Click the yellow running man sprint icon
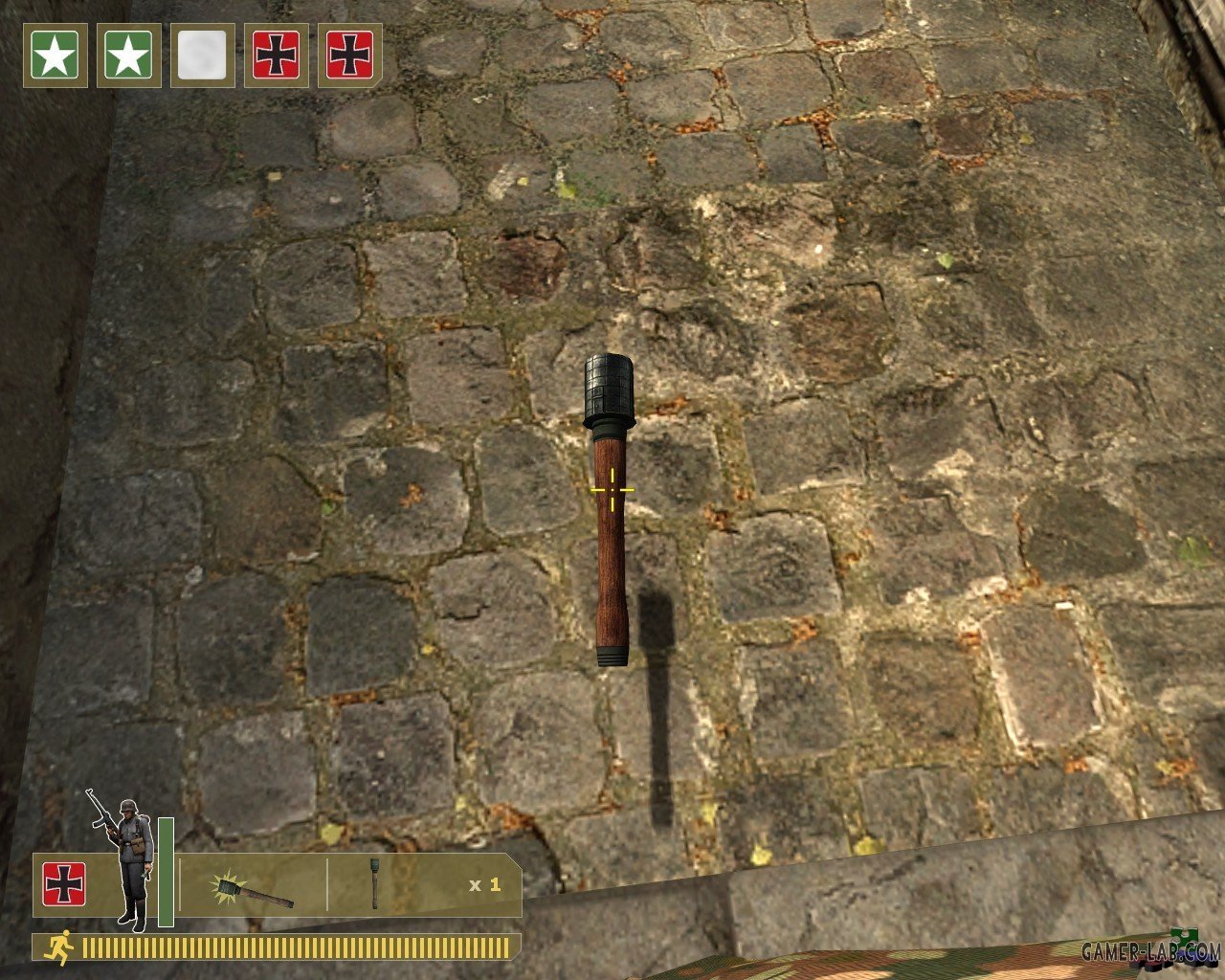 [x=59, y=947]
